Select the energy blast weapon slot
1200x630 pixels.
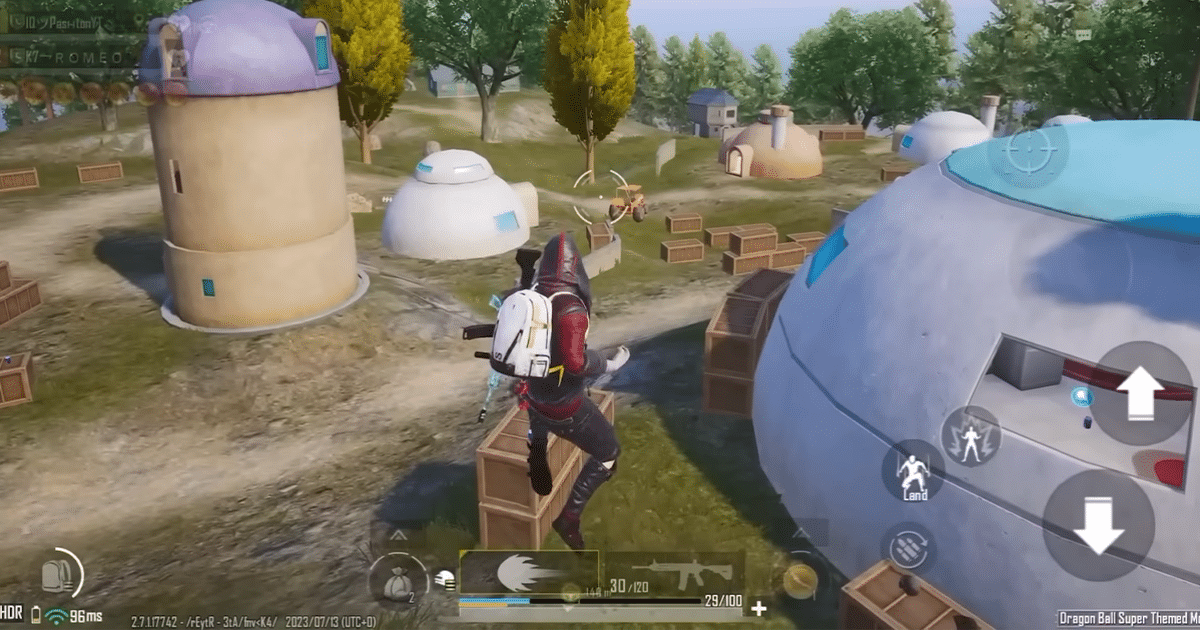528,573
